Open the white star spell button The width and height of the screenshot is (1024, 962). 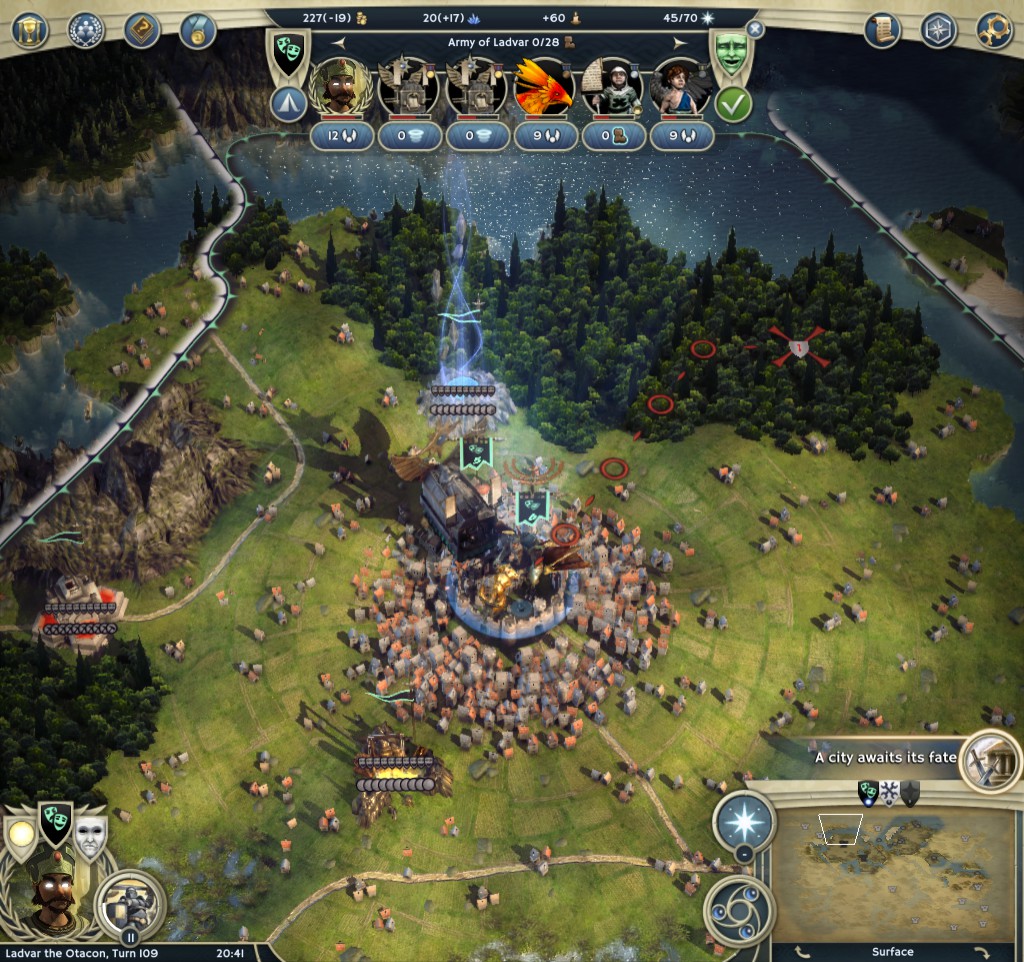[744, 820]
